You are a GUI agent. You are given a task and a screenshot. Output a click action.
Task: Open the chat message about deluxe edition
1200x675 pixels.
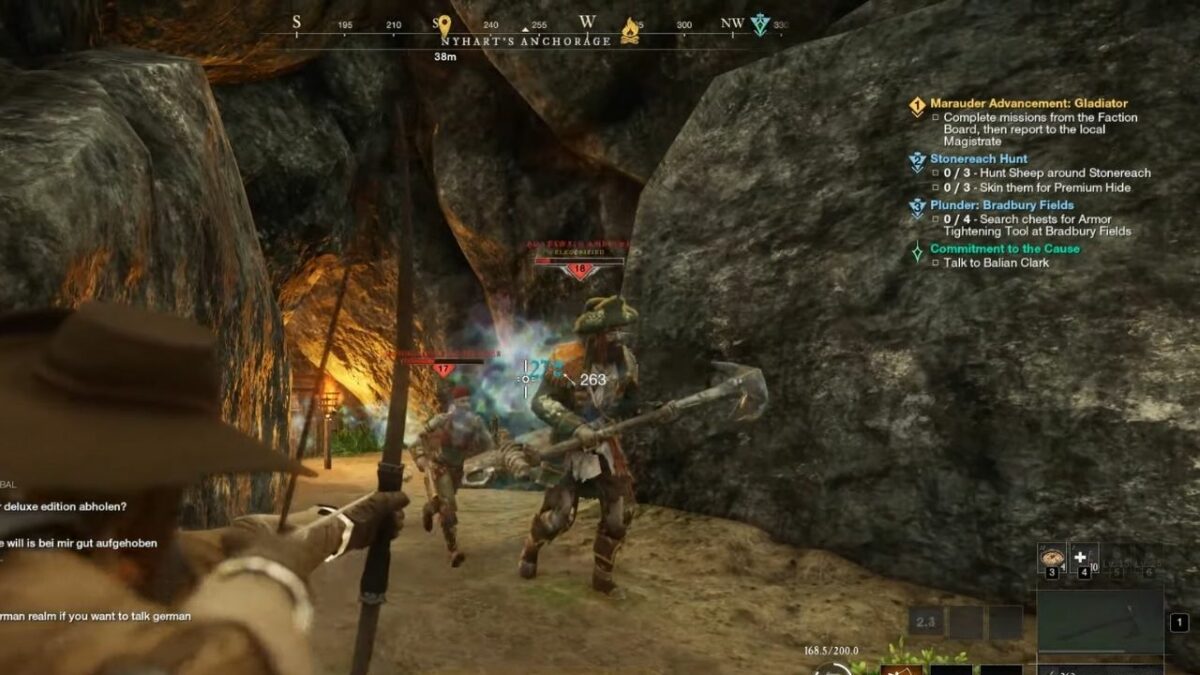(x=63, y=506)
